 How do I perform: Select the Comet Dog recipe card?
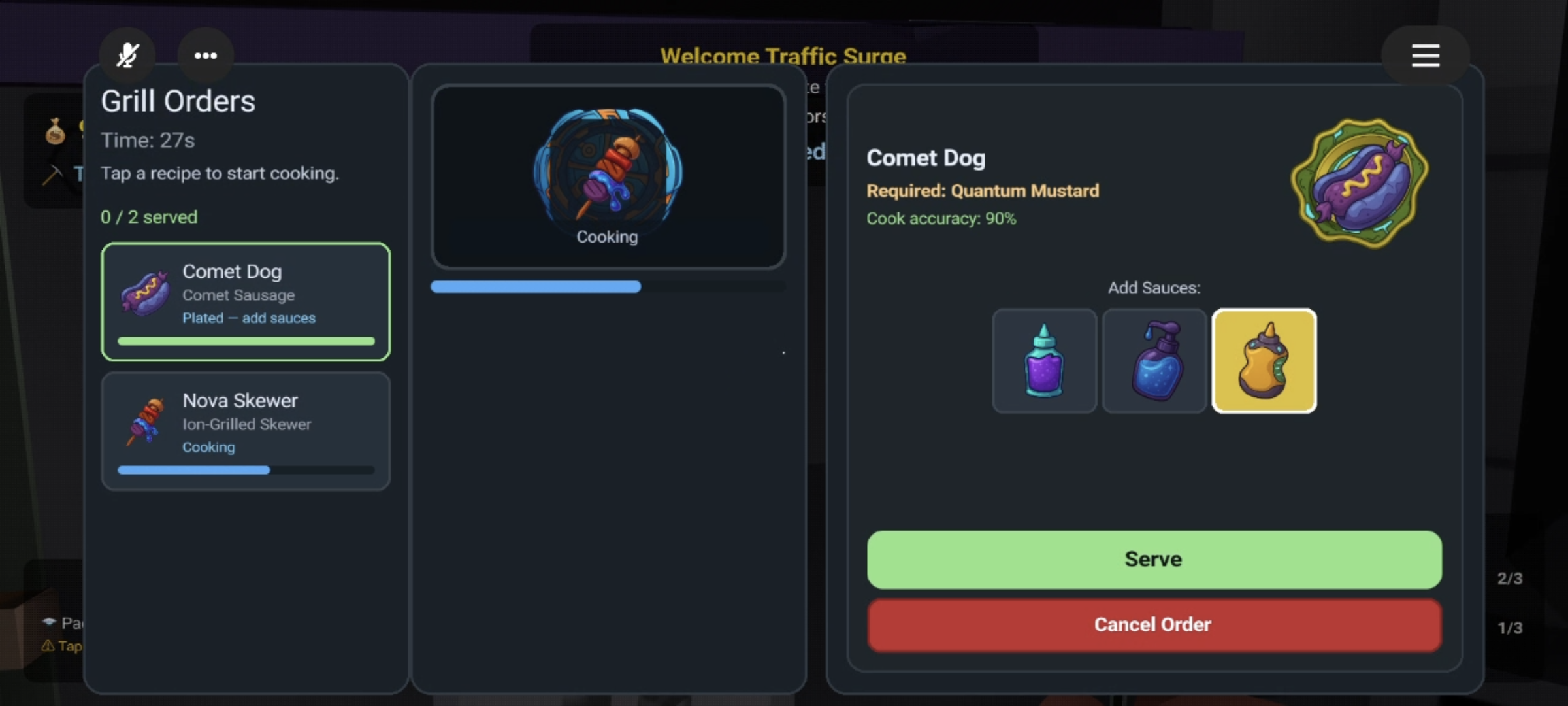246,301
